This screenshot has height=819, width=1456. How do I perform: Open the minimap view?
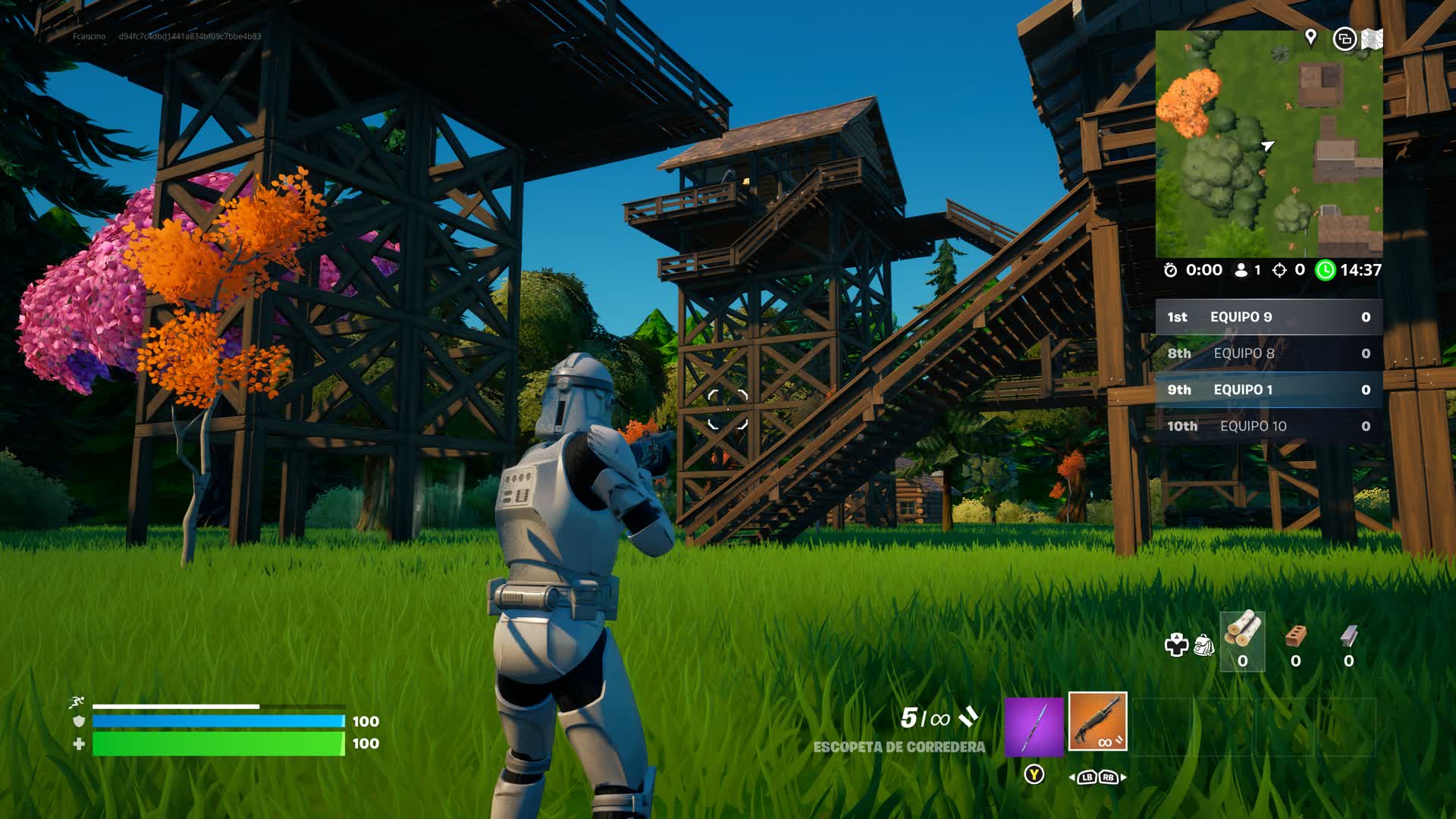pyautogui.click(x=1269, y=144)
